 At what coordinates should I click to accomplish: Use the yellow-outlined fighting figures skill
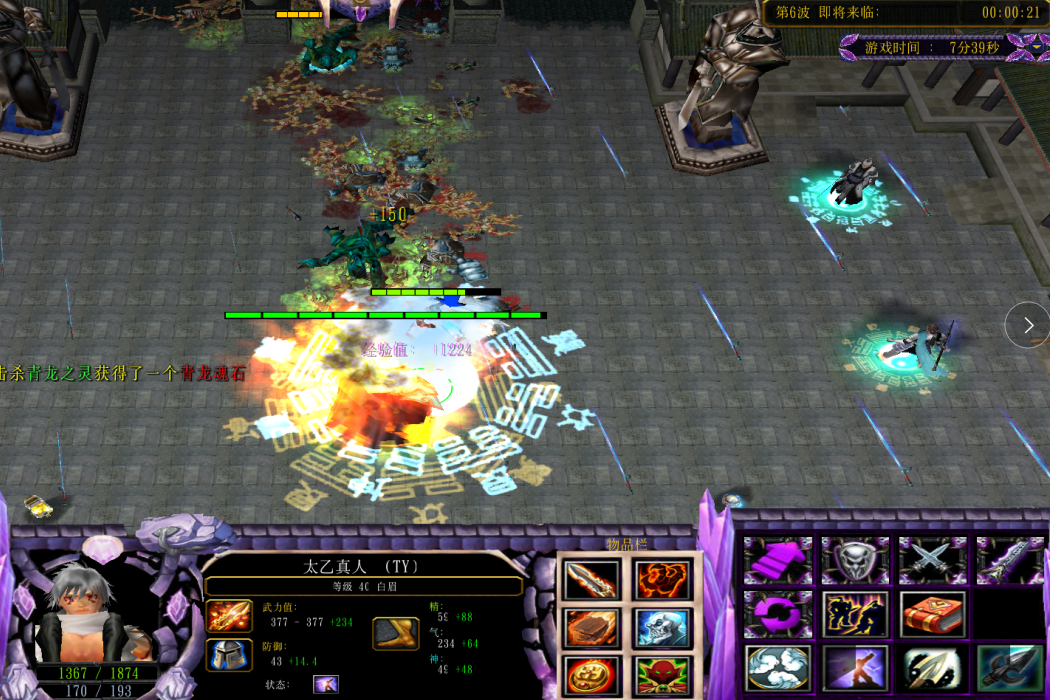coord(855,613)
